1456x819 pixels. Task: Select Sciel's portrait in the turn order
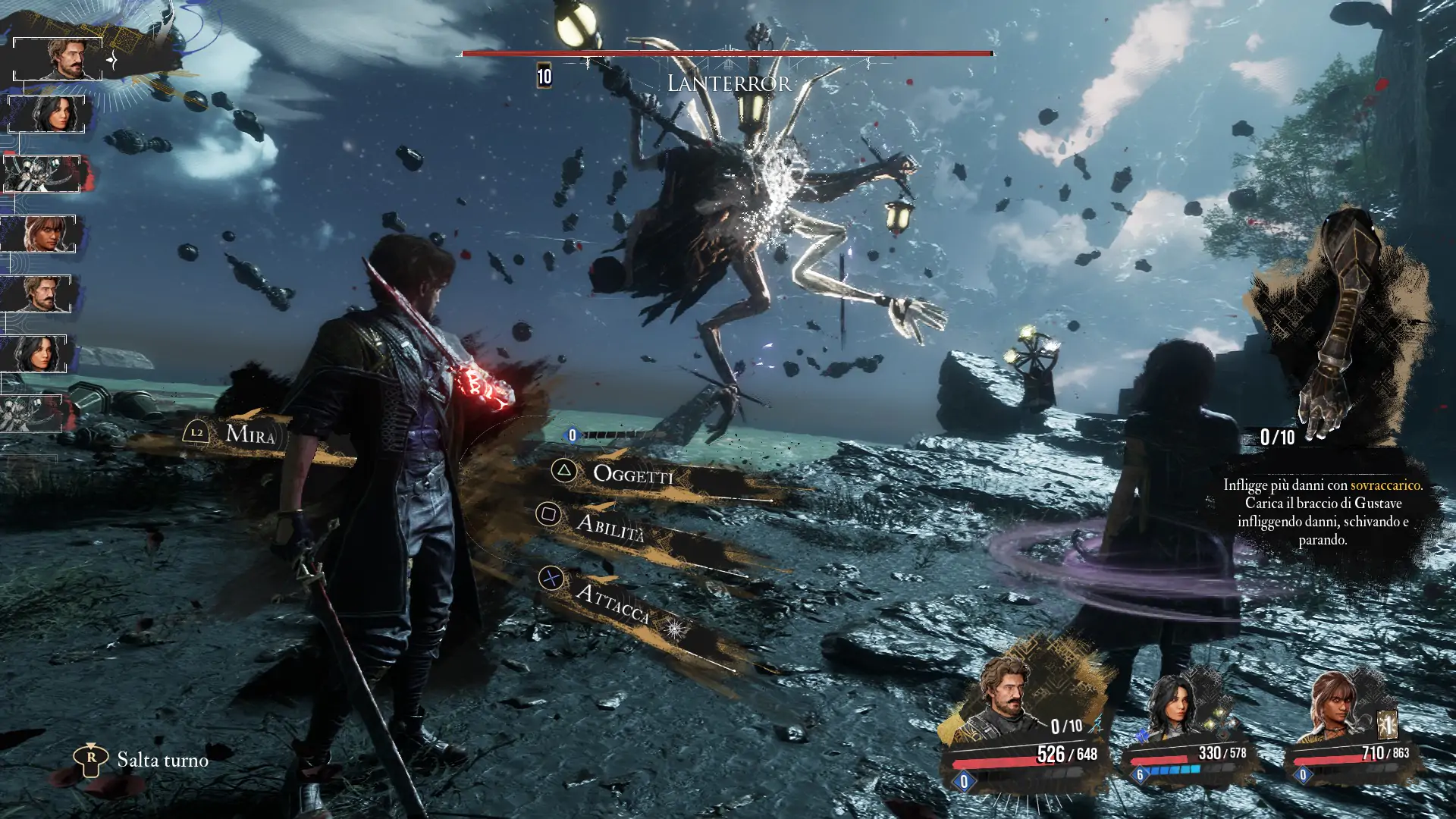45,234
